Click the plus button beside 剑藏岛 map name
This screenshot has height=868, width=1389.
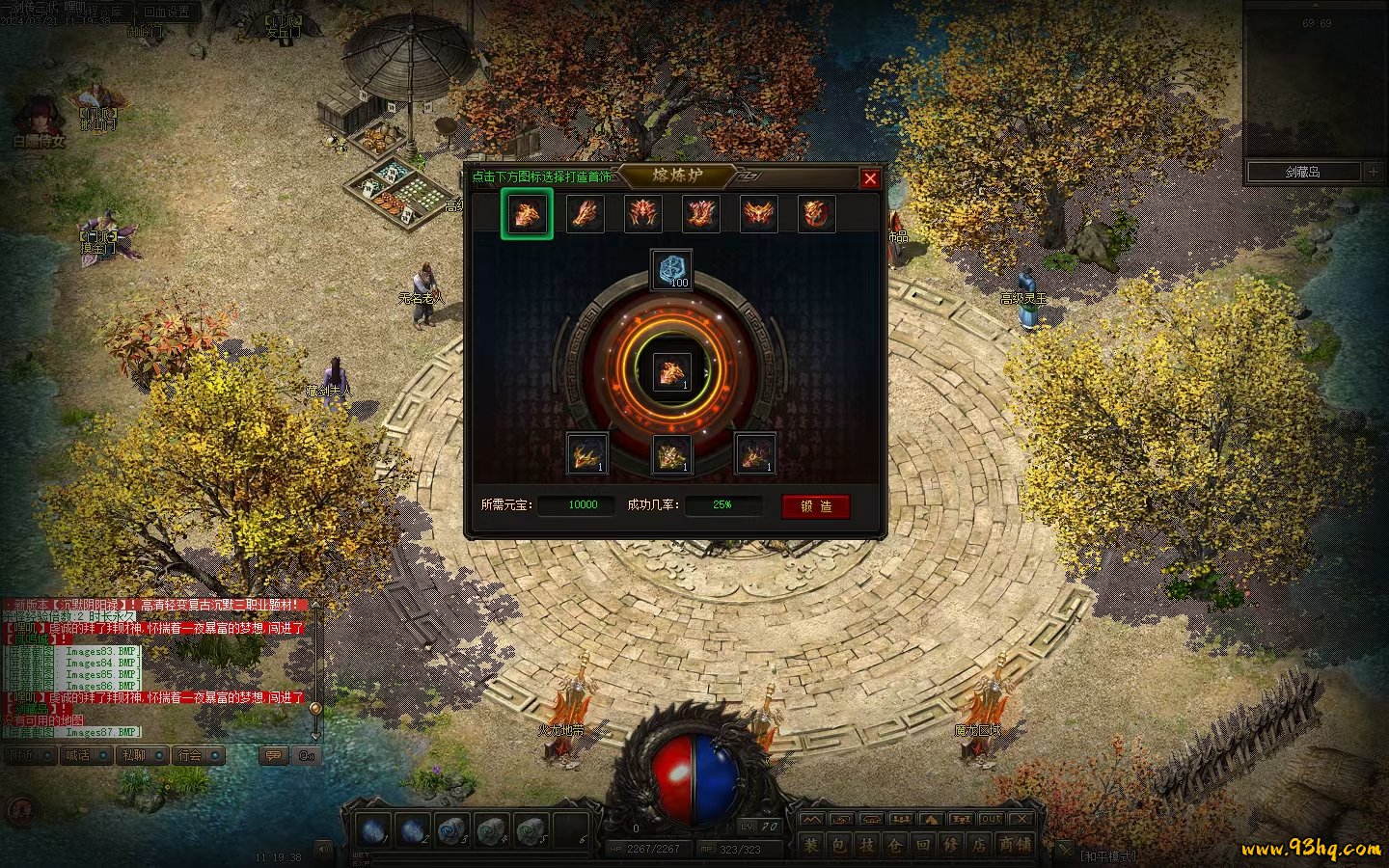pyautogui.click(x=1374, y=172)
